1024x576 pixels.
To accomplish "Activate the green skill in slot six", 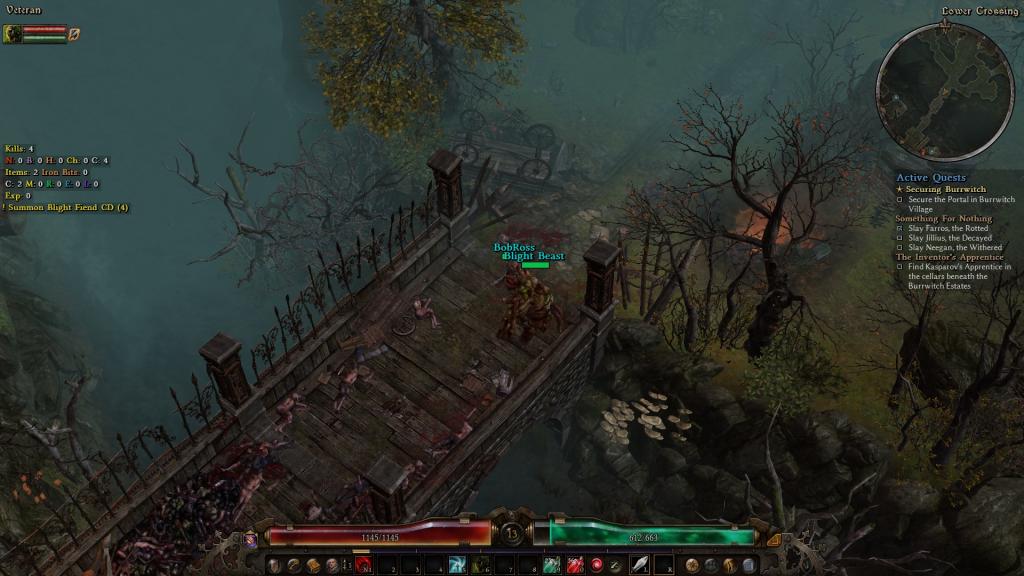I will click(481, 565).
